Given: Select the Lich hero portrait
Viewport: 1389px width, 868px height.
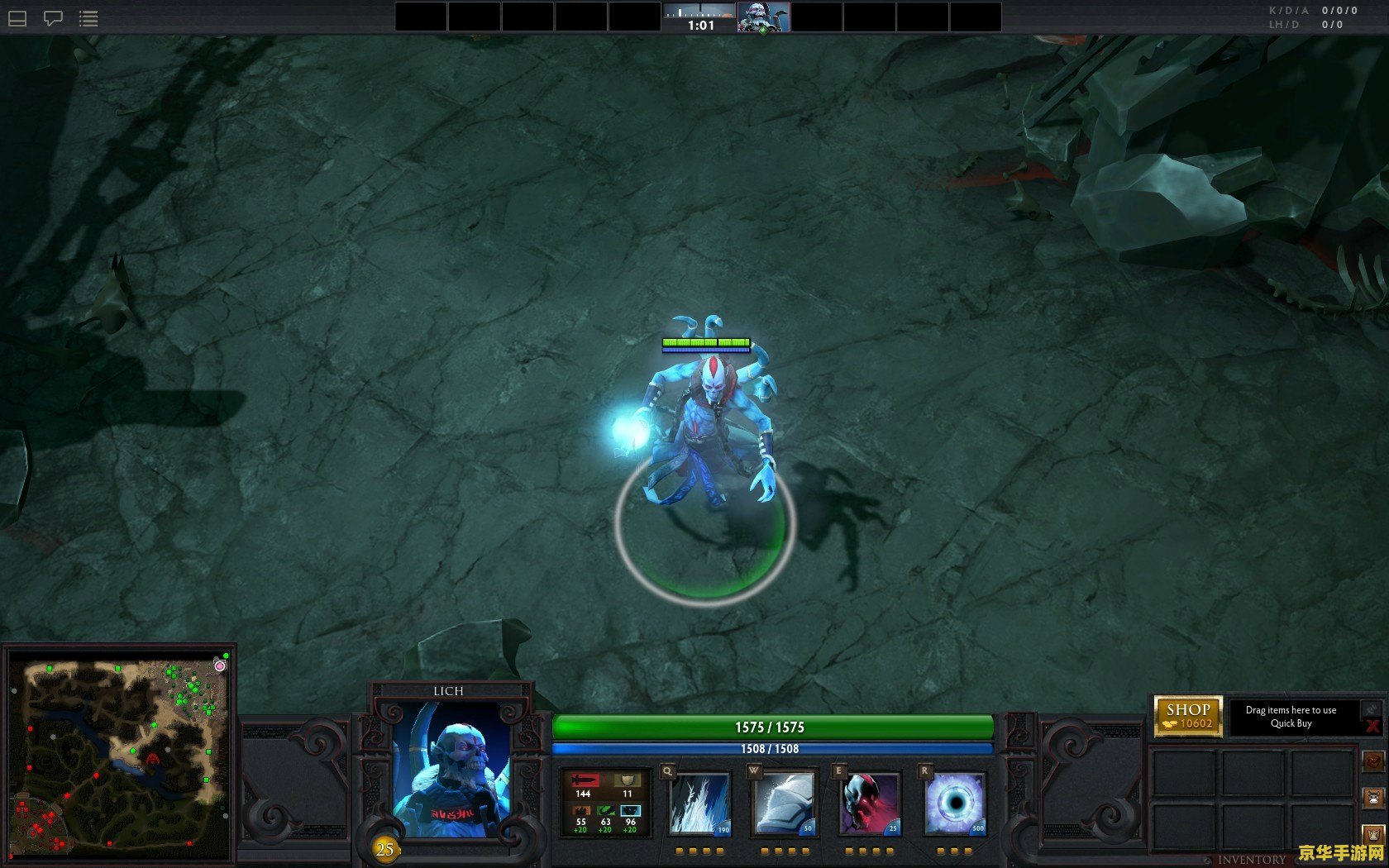Looking at the screenshot, I should pyautogui.click(x=451, y=769).
